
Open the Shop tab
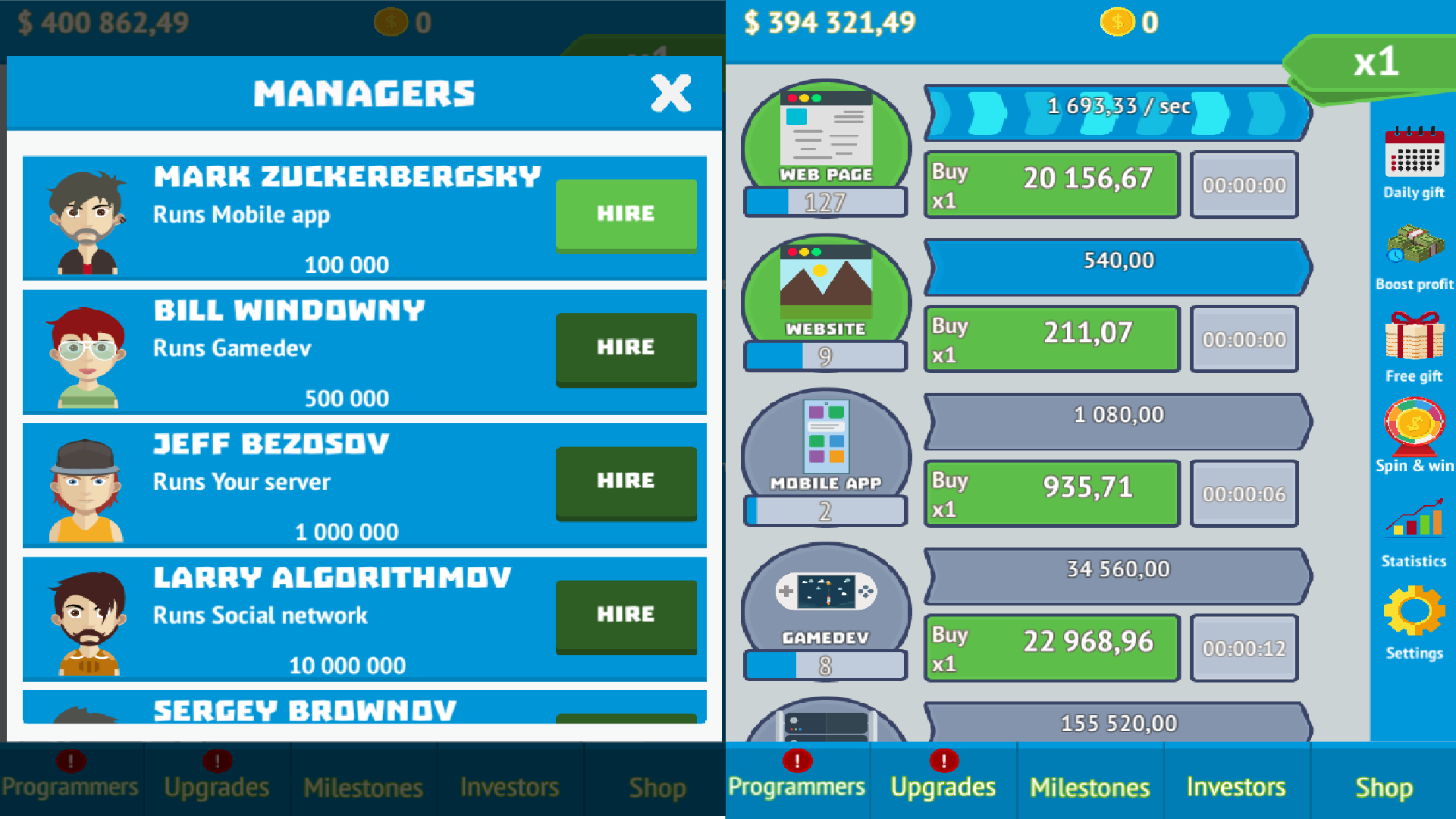(x=1383, y=787)
